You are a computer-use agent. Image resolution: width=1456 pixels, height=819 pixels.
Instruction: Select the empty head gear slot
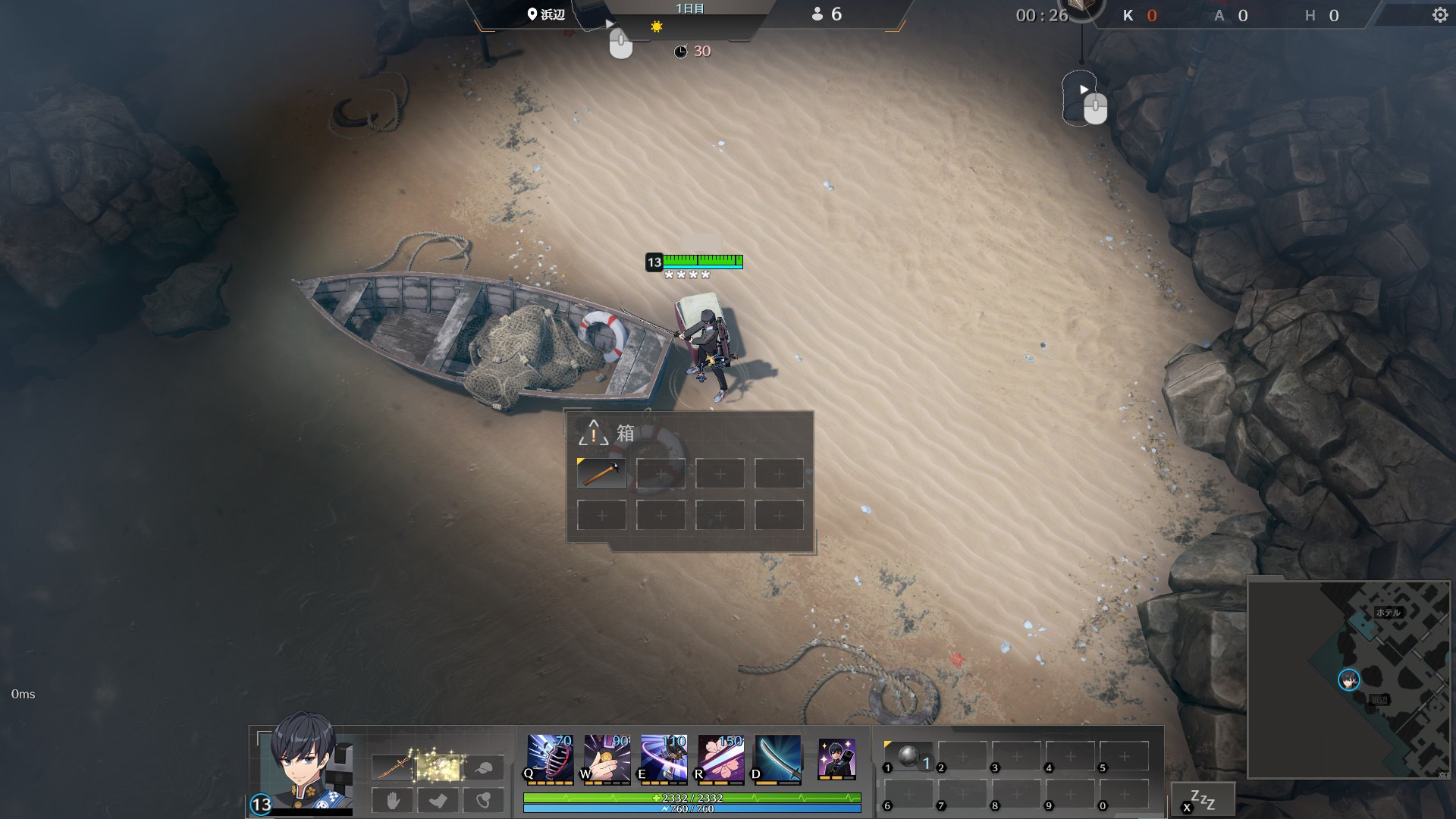[483, 768]
